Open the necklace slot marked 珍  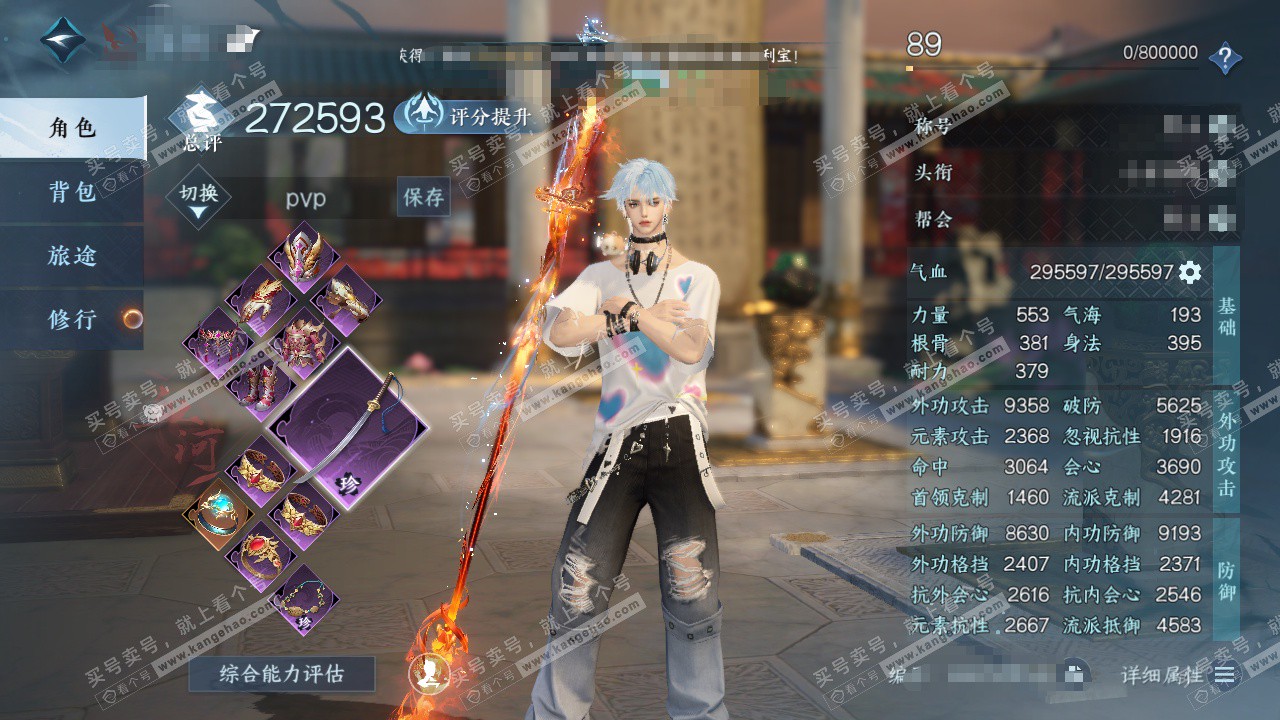tap(302, 601)
